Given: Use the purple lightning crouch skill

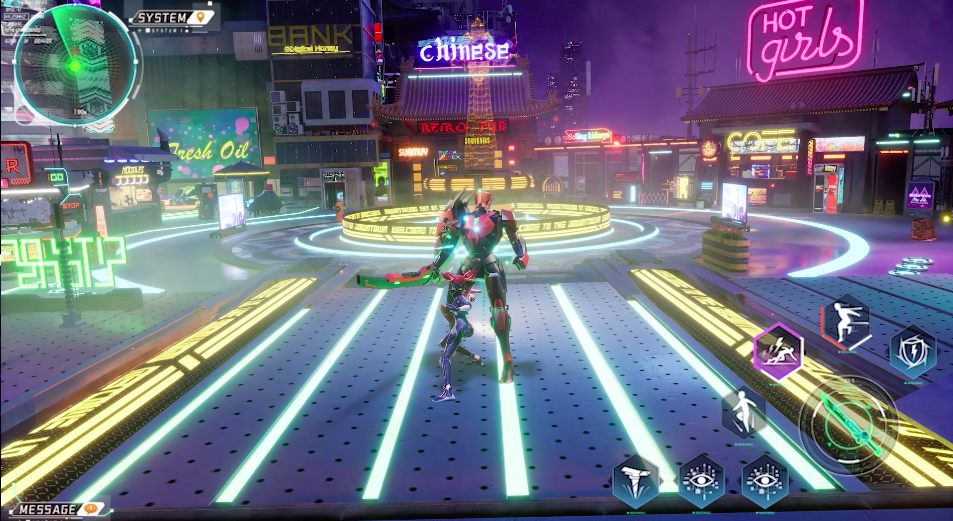Looking at the screenshot, I should click(777, 352).
